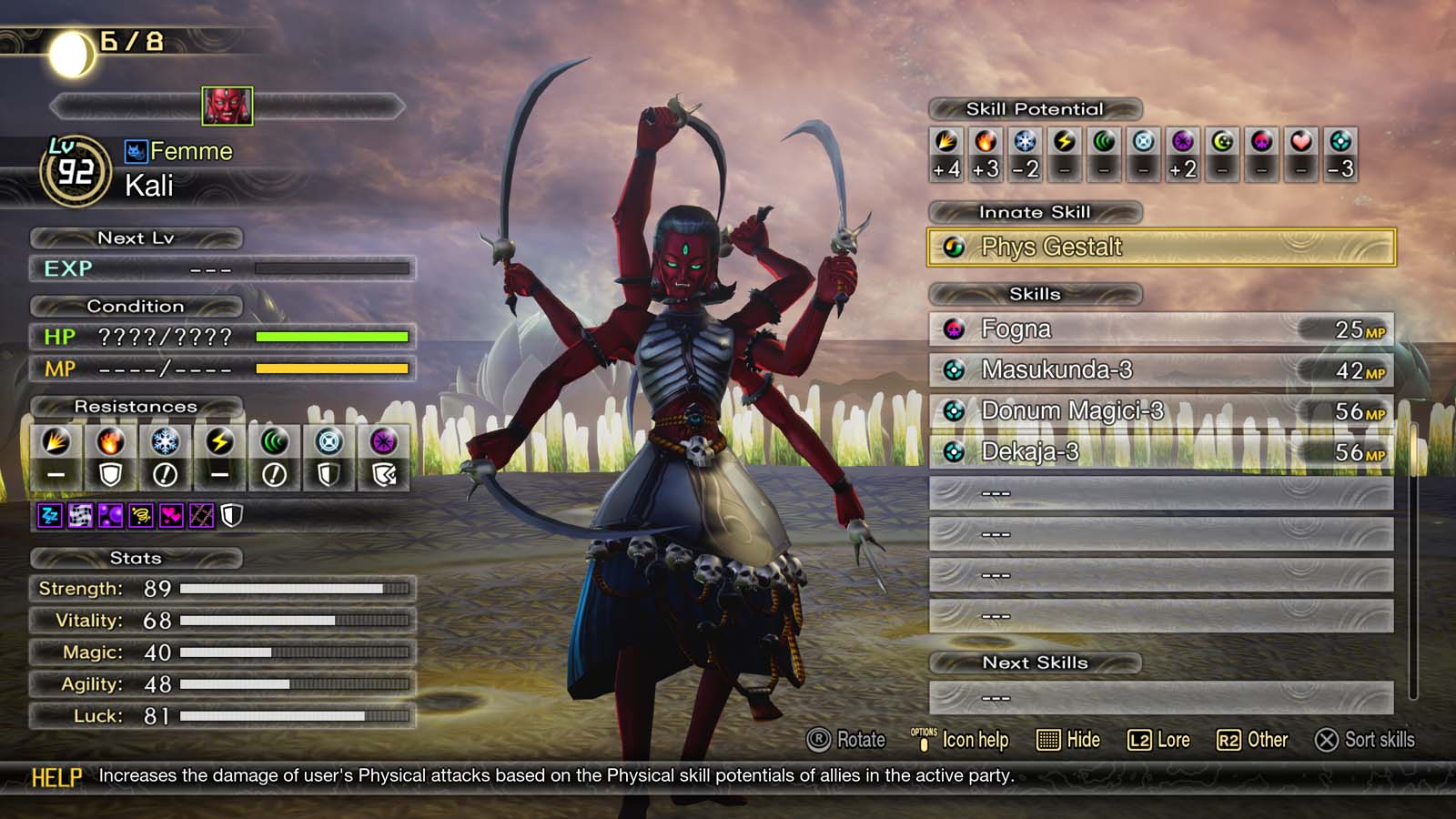The image size is (1456, 819).
Task: Rotate the demon model
Action: [x=845, y=740]
